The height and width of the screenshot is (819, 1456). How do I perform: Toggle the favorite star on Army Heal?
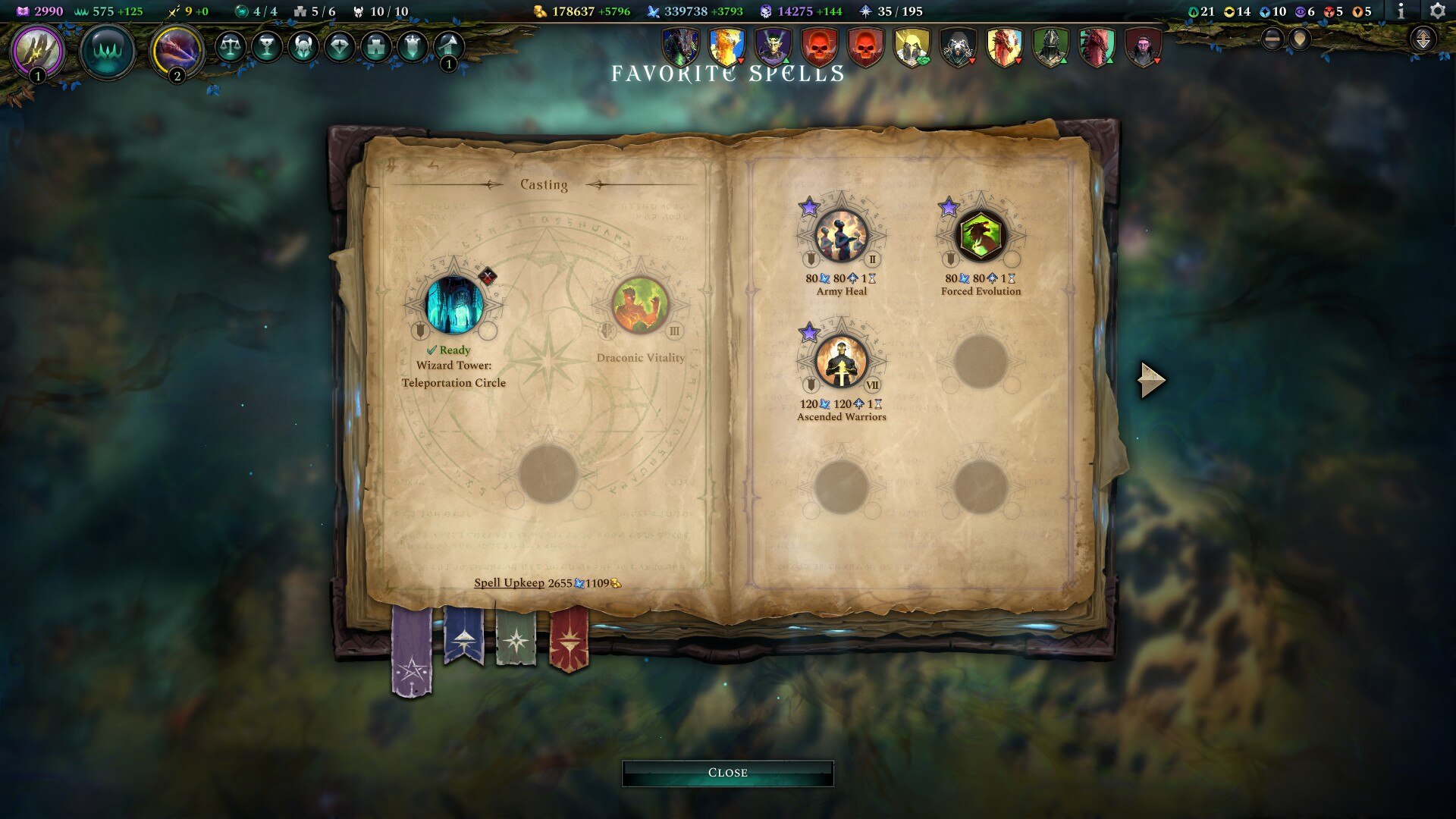tap(810, 206)
